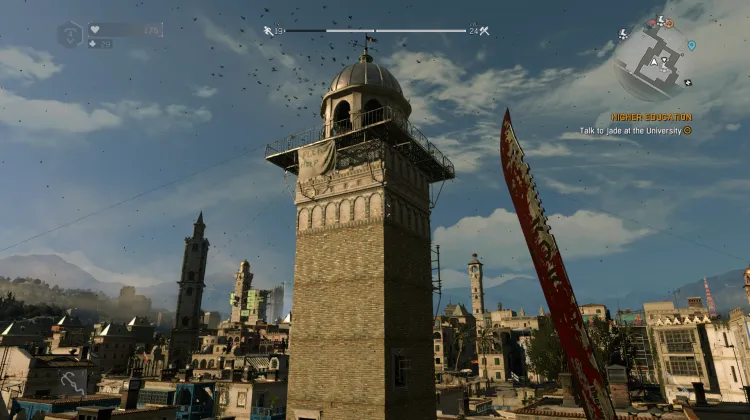Click the crossed-tools power level icon
The width and height of the screenshot is (750, 420).
click(x=484, y=31)
